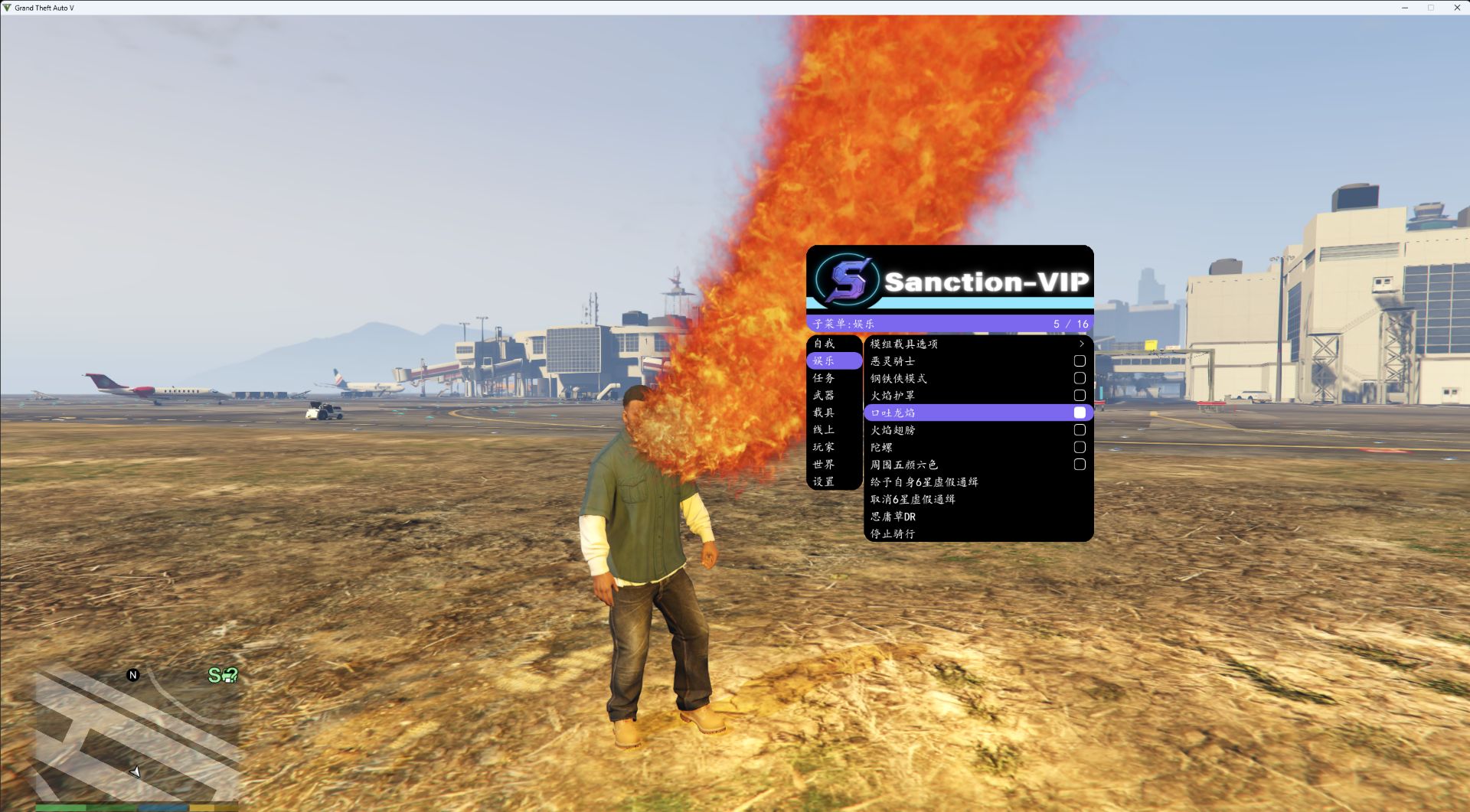Enable the 钢铁侠模式 checkbox
This screenshot has width=1470, height=812.
[1080, 378]
